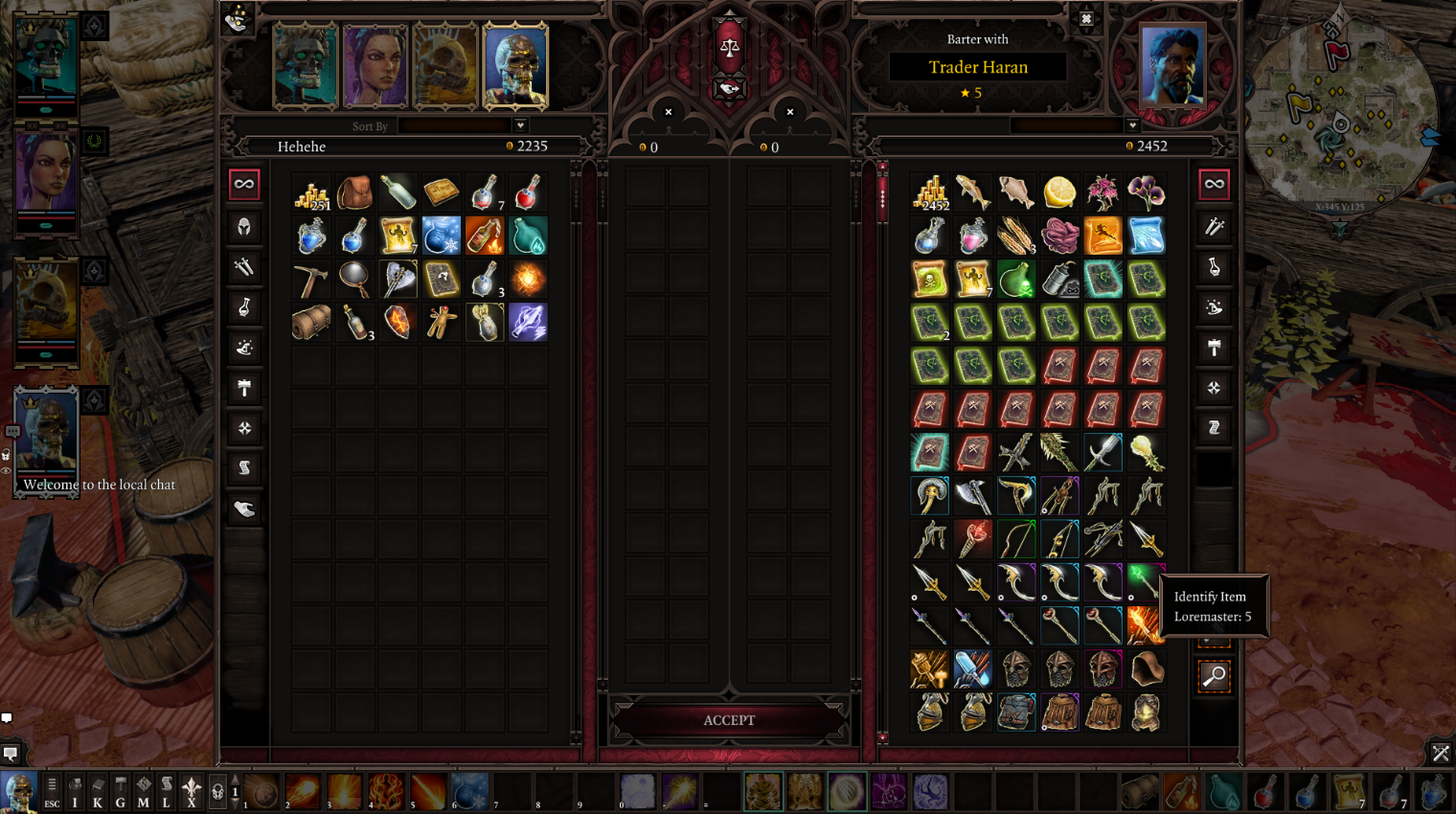The image size is (1456, 814).
Task: Select the leather backpack in your inventory
Action: coord(354,192)
